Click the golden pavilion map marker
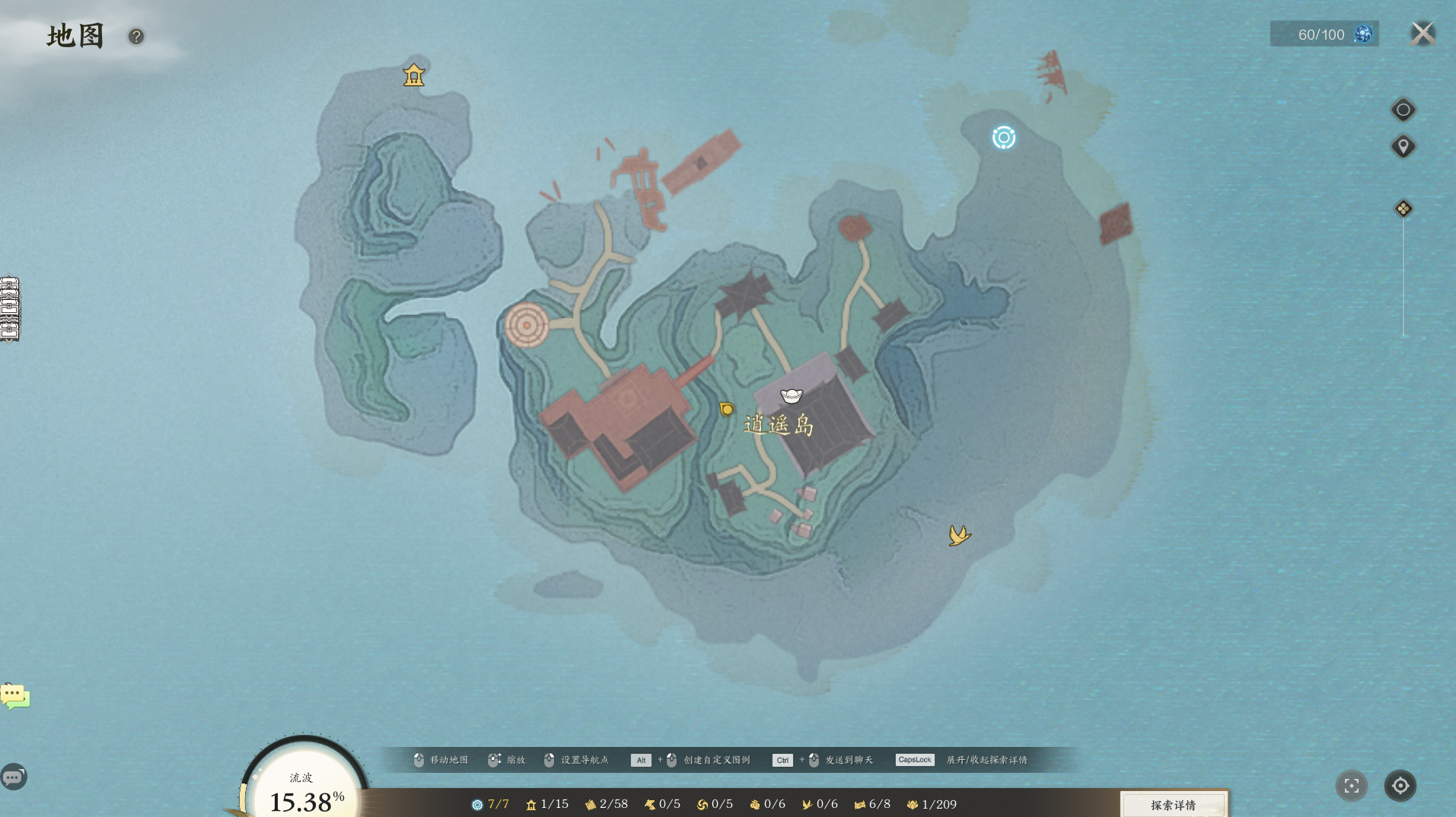This screenshot has width=1456, height=817. click(x=413, y=75)
